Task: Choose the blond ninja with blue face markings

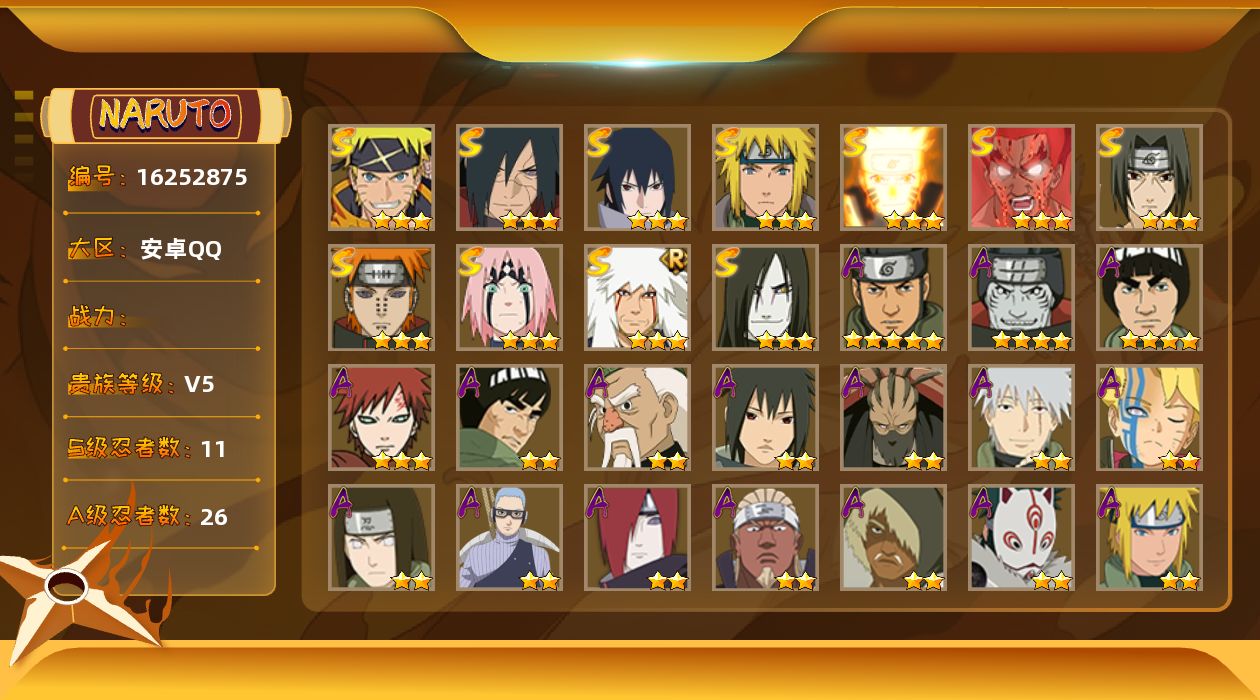Action: click(1149, 417)
